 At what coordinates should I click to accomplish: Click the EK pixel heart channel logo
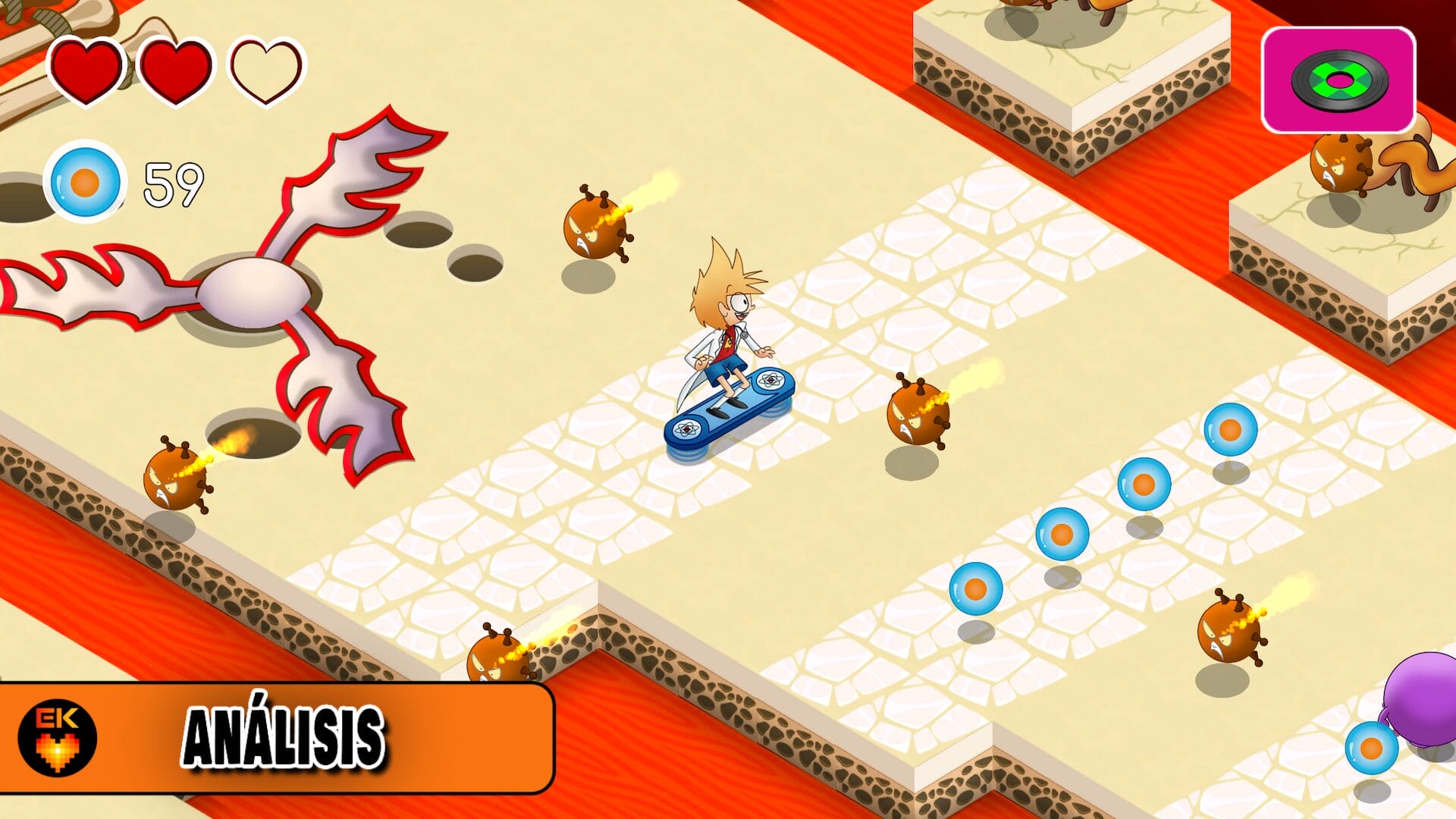(x=58, y=737)
